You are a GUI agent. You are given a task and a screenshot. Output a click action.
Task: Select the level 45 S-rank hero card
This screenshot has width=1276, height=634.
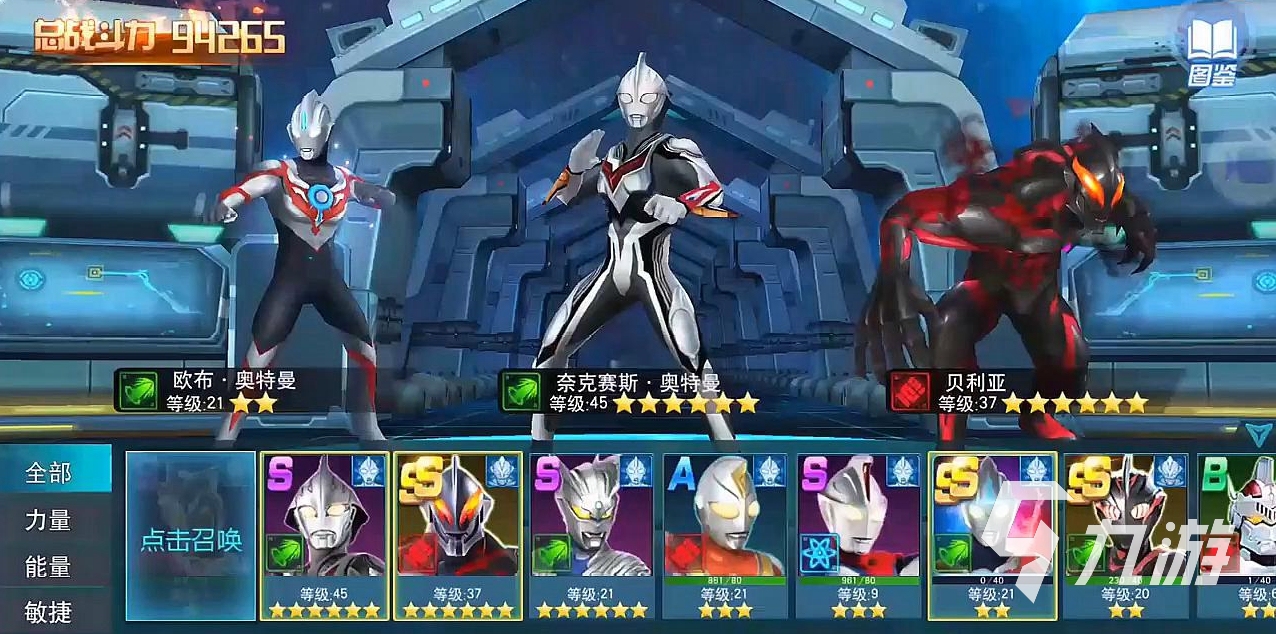pyautogui.click(x=324, y=534)
